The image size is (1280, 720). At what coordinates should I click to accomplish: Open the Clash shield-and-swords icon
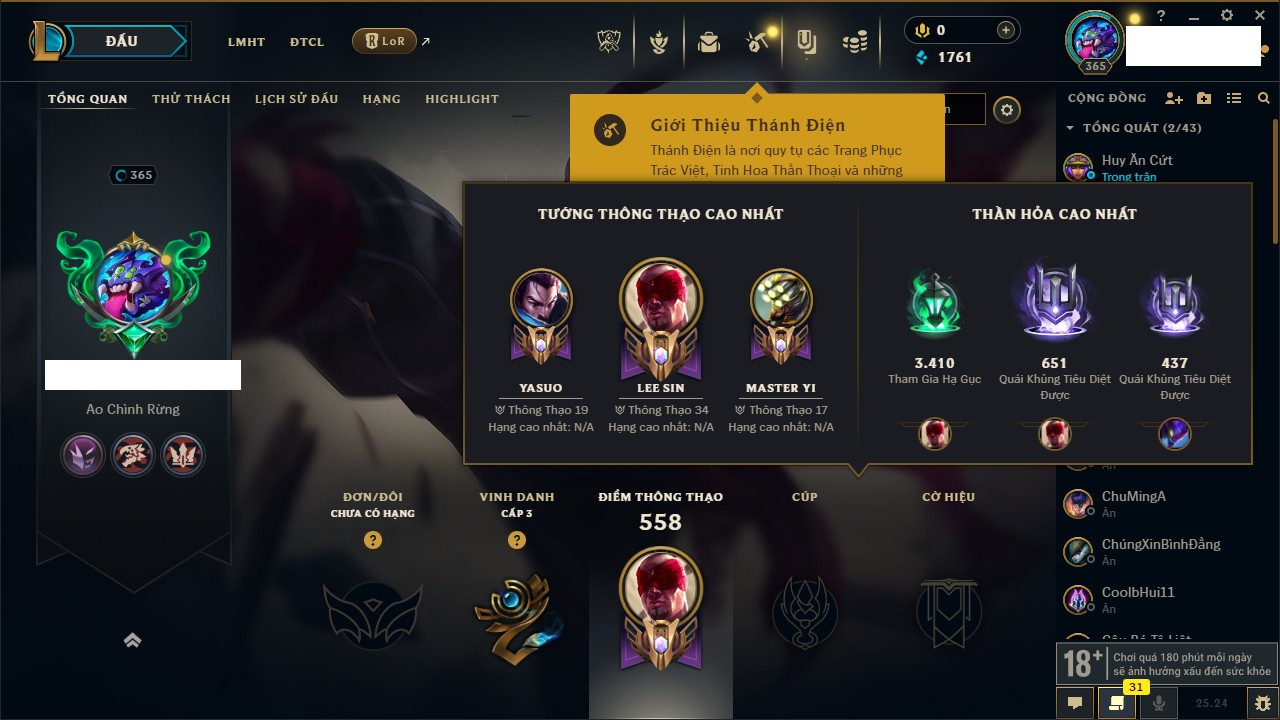(608, 42)
